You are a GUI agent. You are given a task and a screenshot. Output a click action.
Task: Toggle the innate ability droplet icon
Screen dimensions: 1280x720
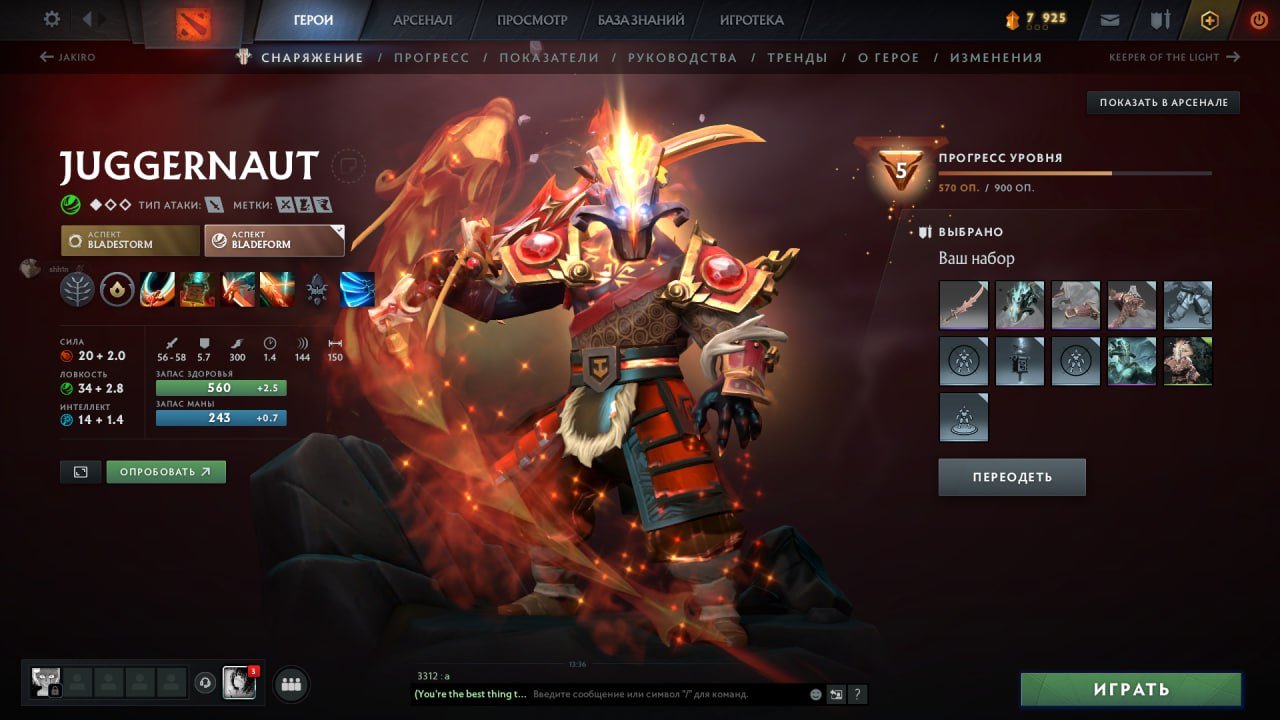pos(118,288)
